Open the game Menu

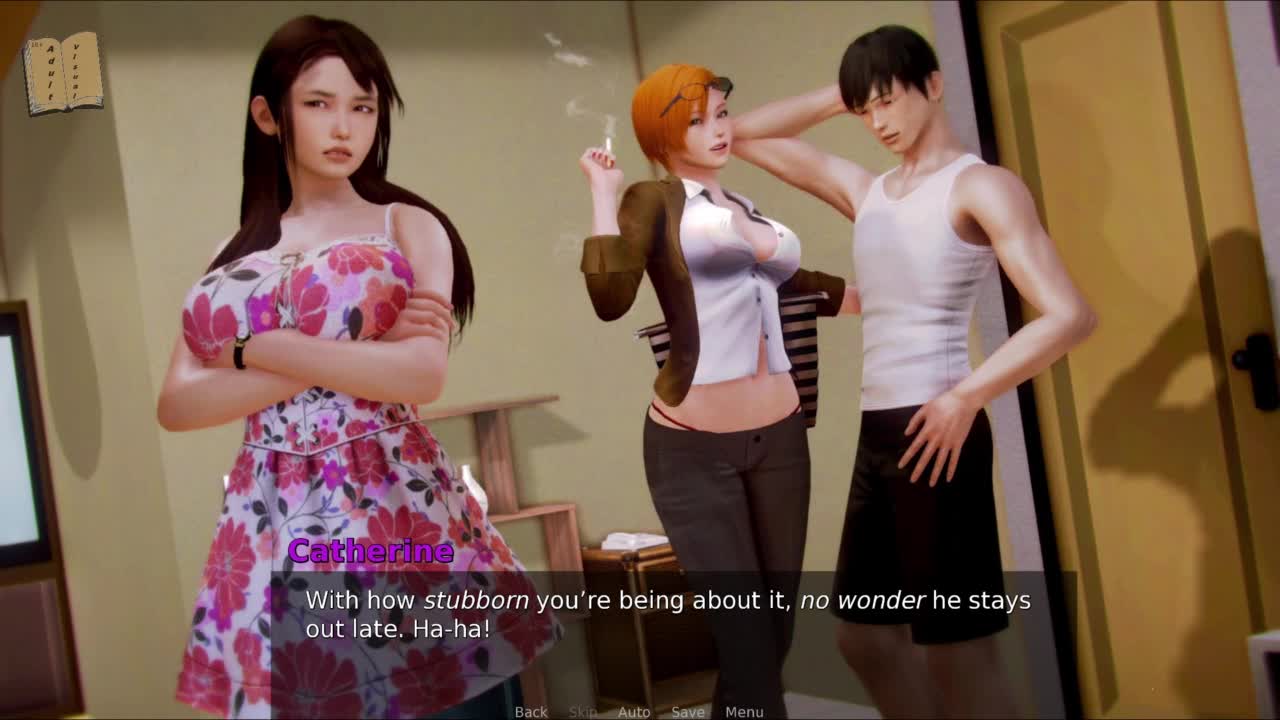pos(744,712)
